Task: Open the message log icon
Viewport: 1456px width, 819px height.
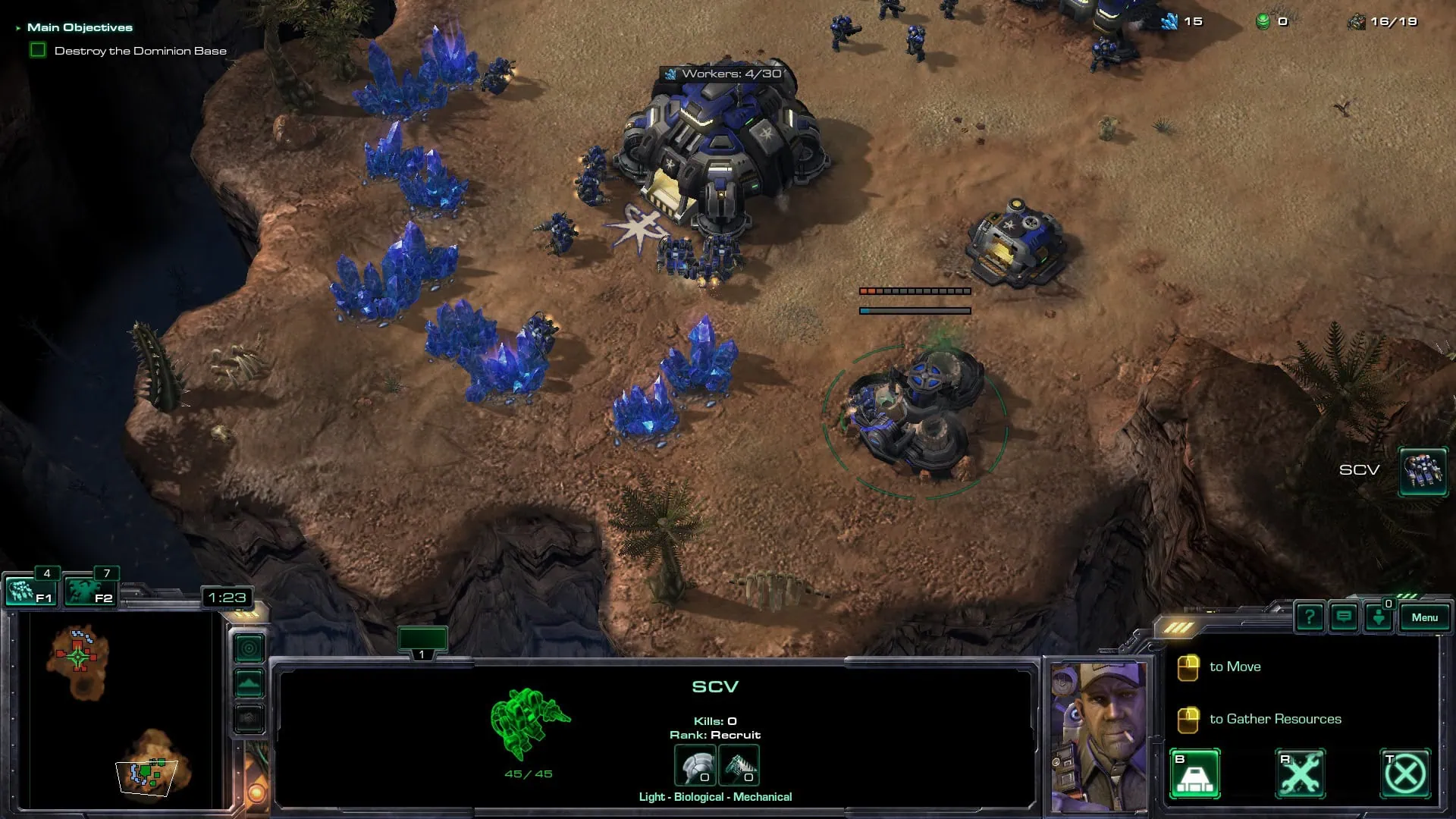Action: coord(1344,617)
